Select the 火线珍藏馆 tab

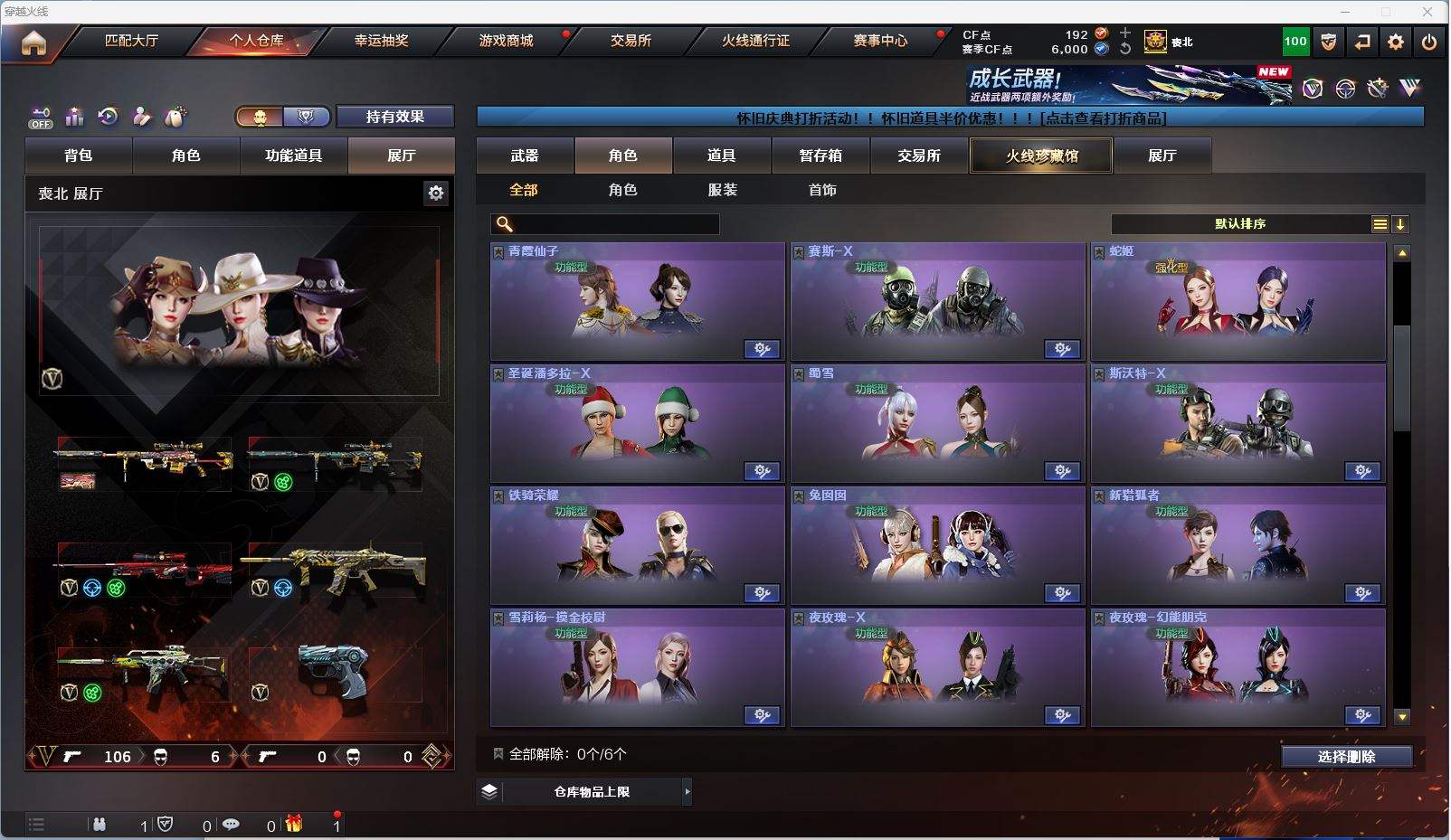click(x=1041, y=156)
